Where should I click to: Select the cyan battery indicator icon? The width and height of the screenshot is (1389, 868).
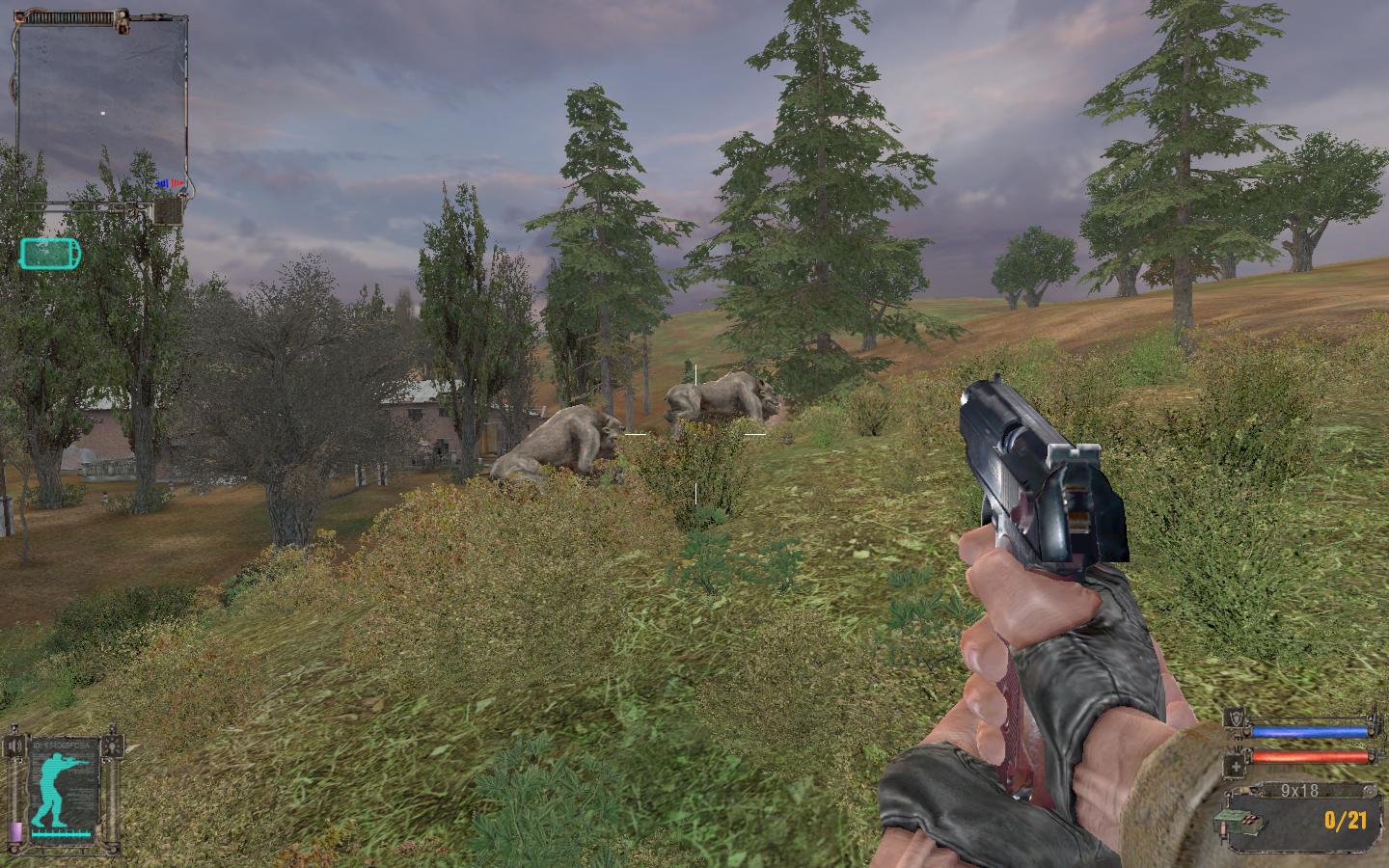(50, 254)
